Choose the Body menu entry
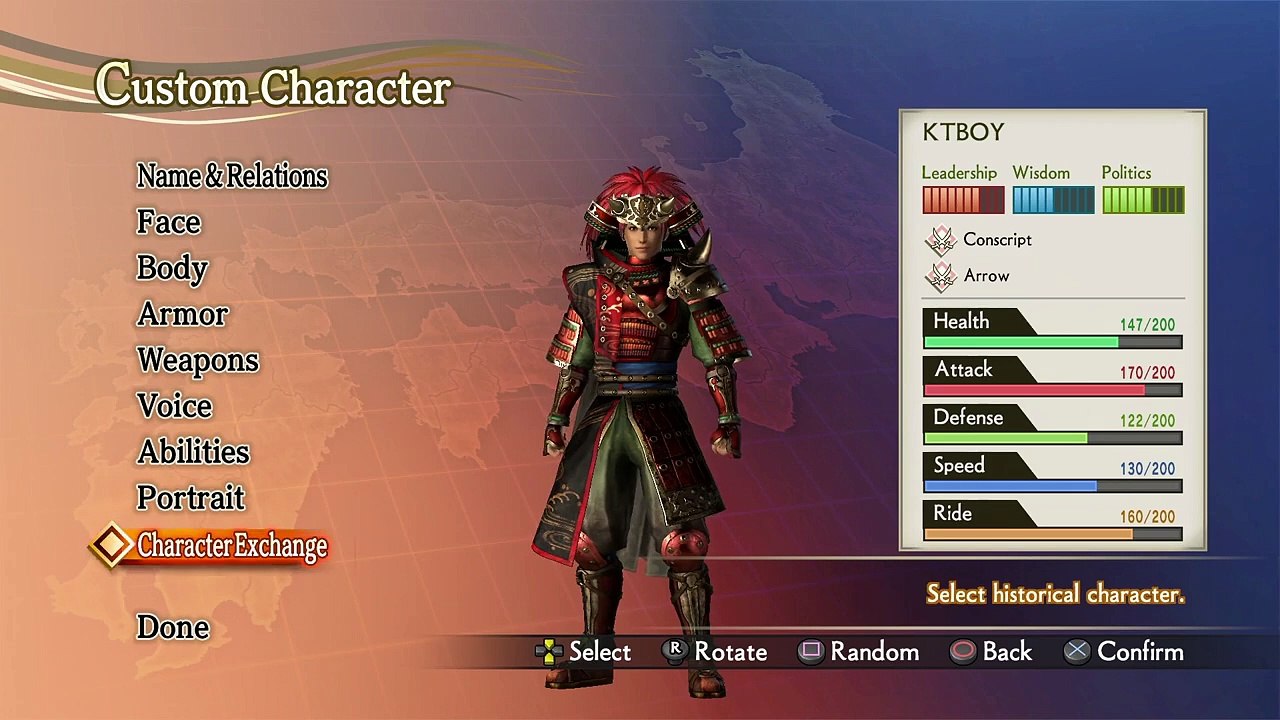 (172, 268)
